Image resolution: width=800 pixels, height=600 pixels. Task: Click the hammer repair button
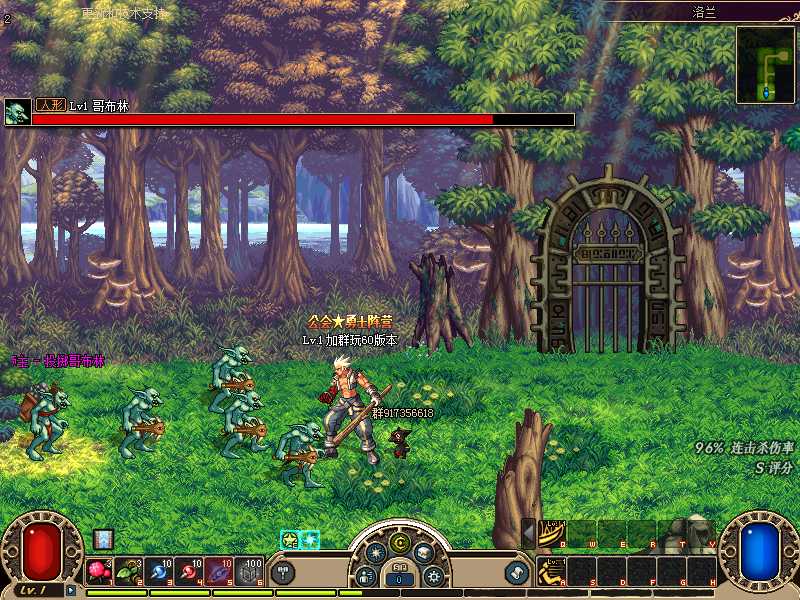point(283,572)
